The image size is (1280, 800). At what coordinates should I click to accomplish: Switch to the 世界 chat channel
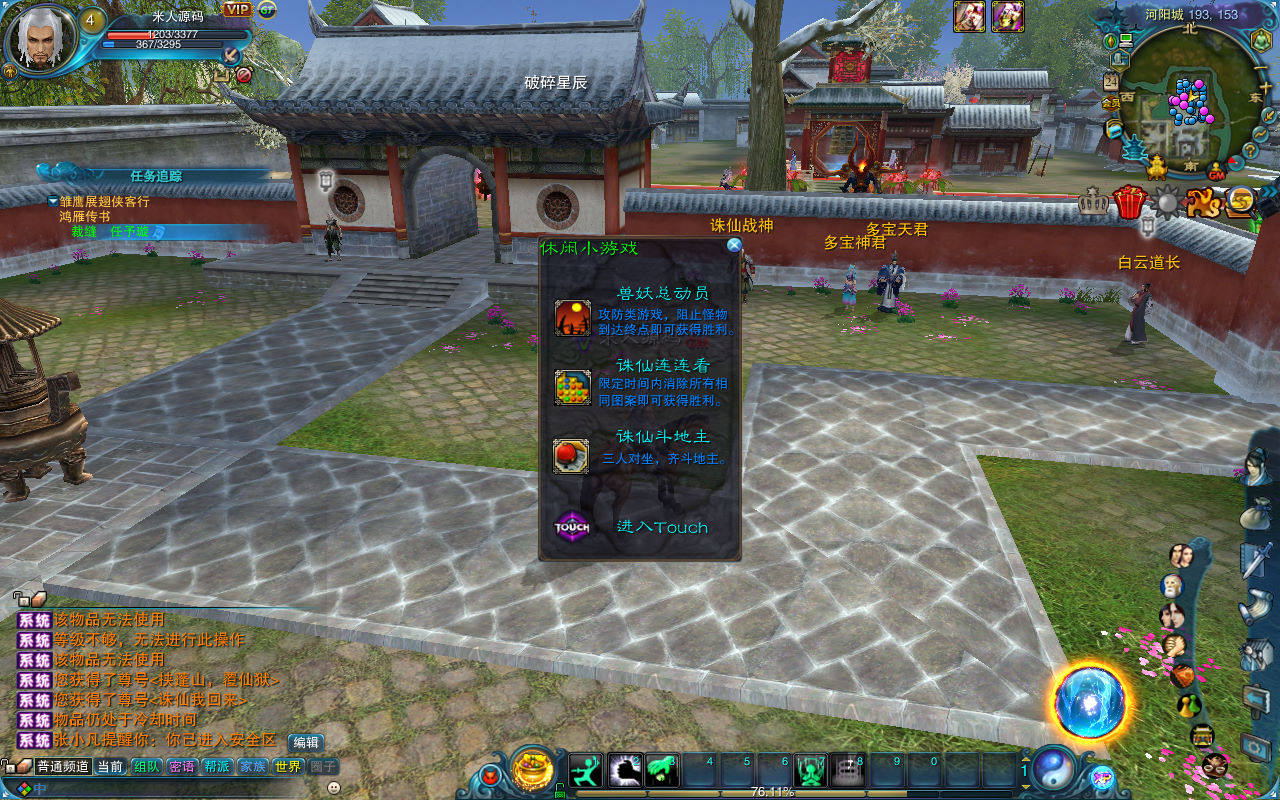288,767
